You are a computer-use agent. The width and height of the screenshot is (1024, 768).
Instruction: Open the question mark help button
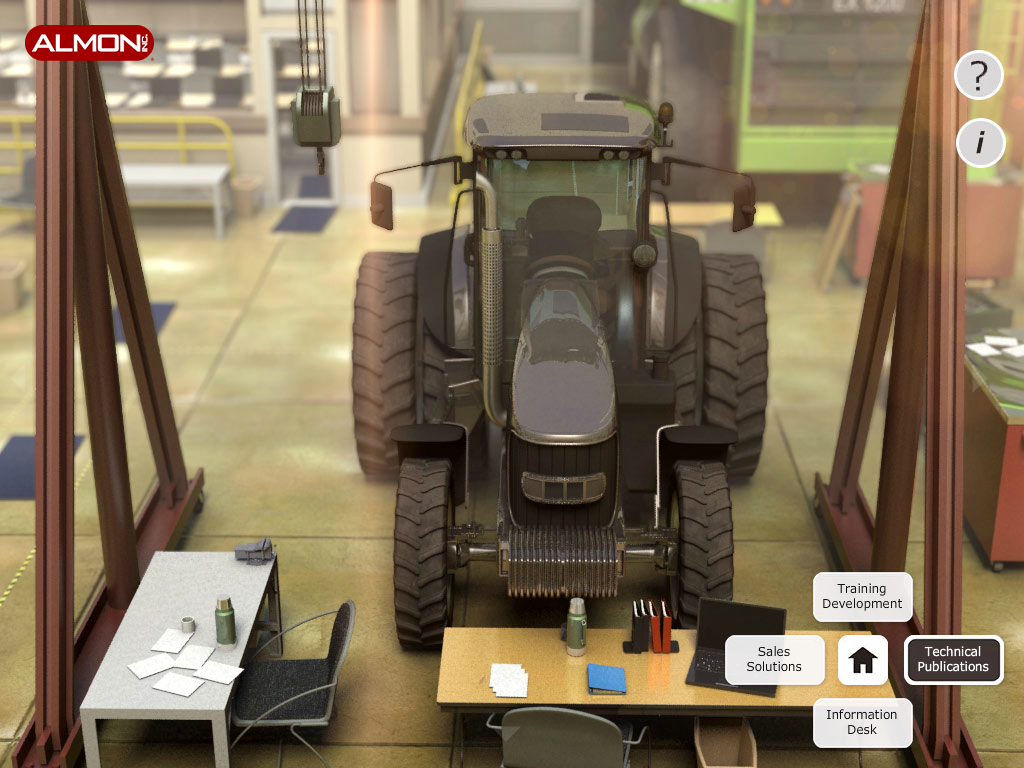(979, 75)
